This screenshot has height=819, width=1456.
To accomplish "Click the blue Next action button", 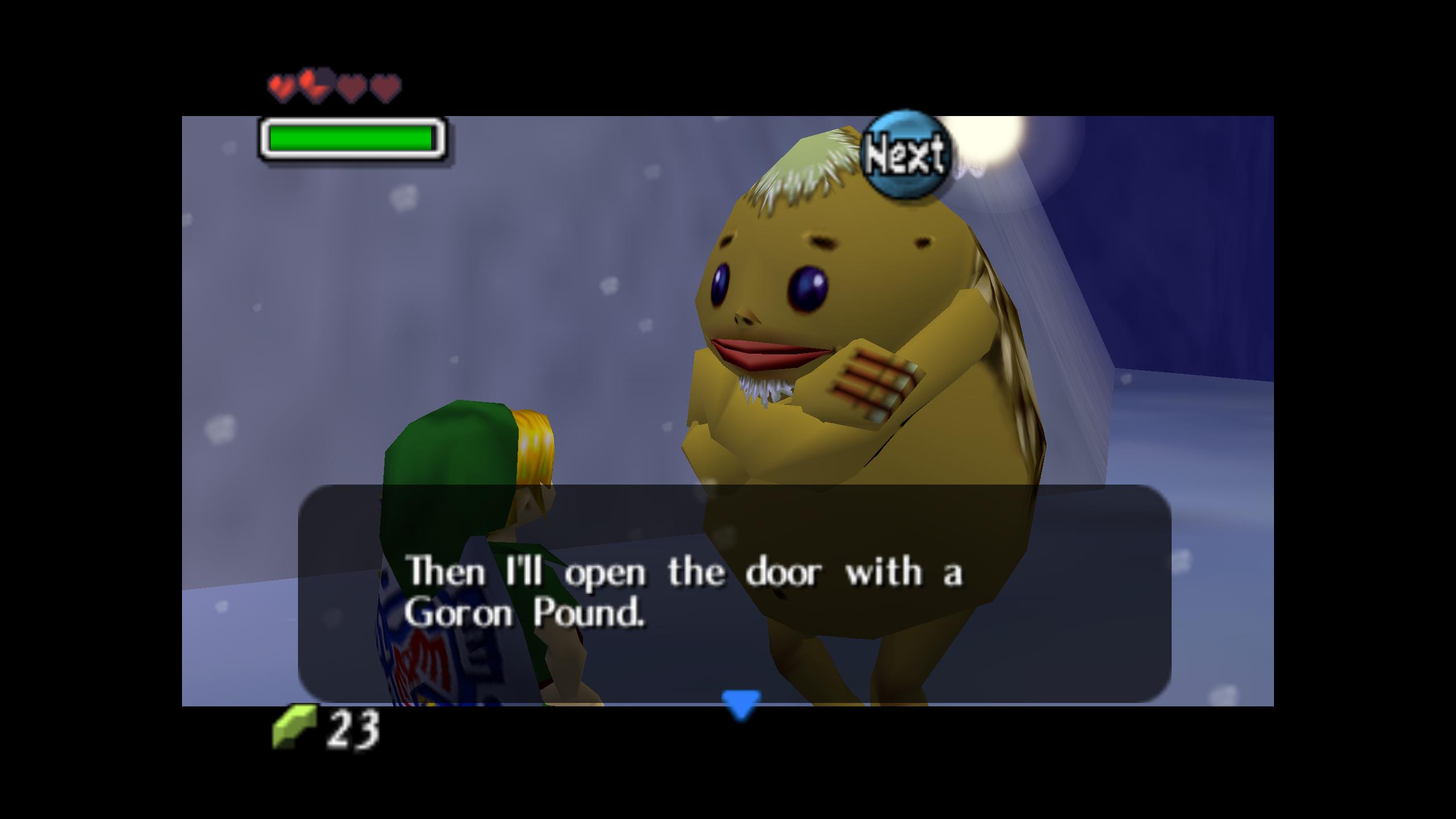I will point(907,154).
